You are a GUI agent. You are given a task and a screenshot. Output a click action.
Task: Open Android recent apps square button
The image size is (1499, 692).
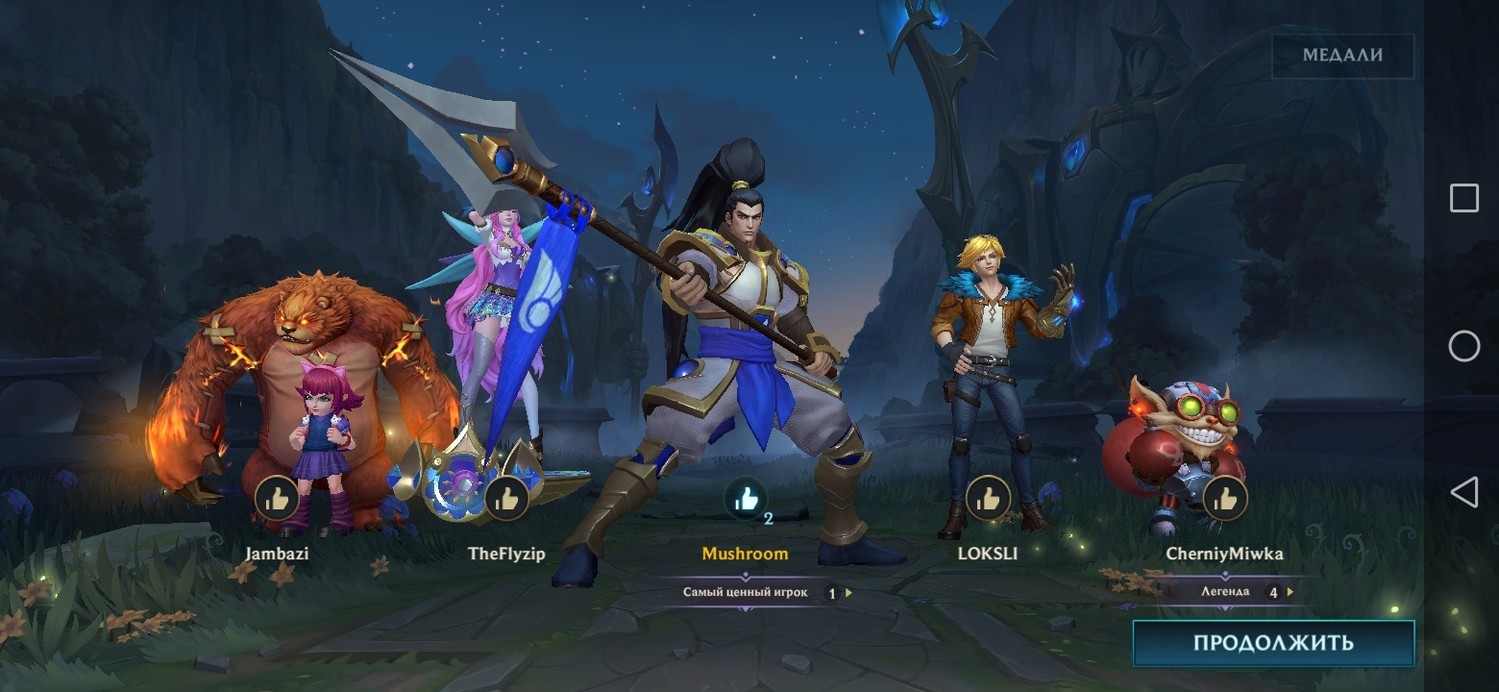(1464, 198)
